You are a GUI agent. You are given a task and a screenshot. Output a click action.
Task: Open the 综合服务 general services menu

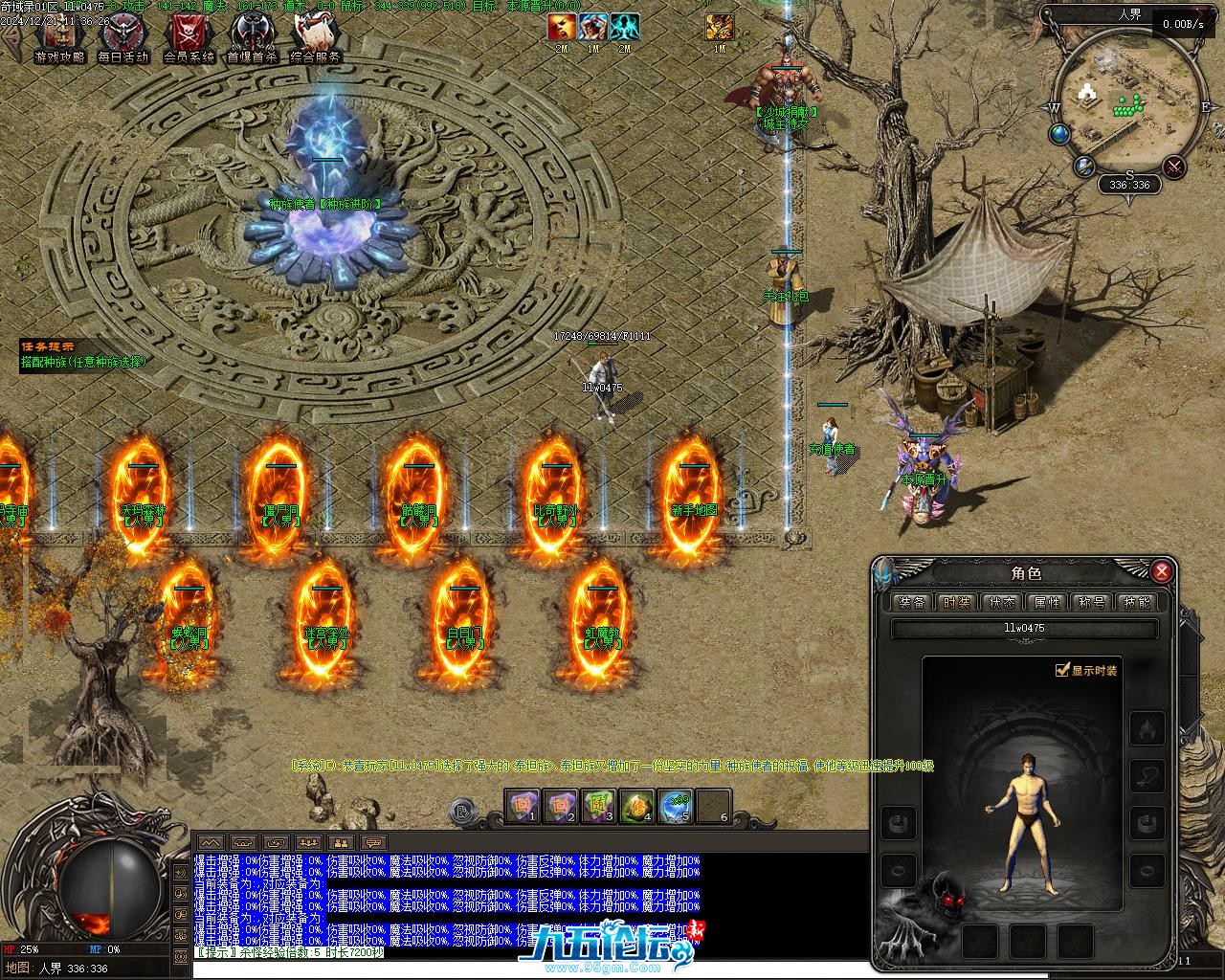point(317,36)
